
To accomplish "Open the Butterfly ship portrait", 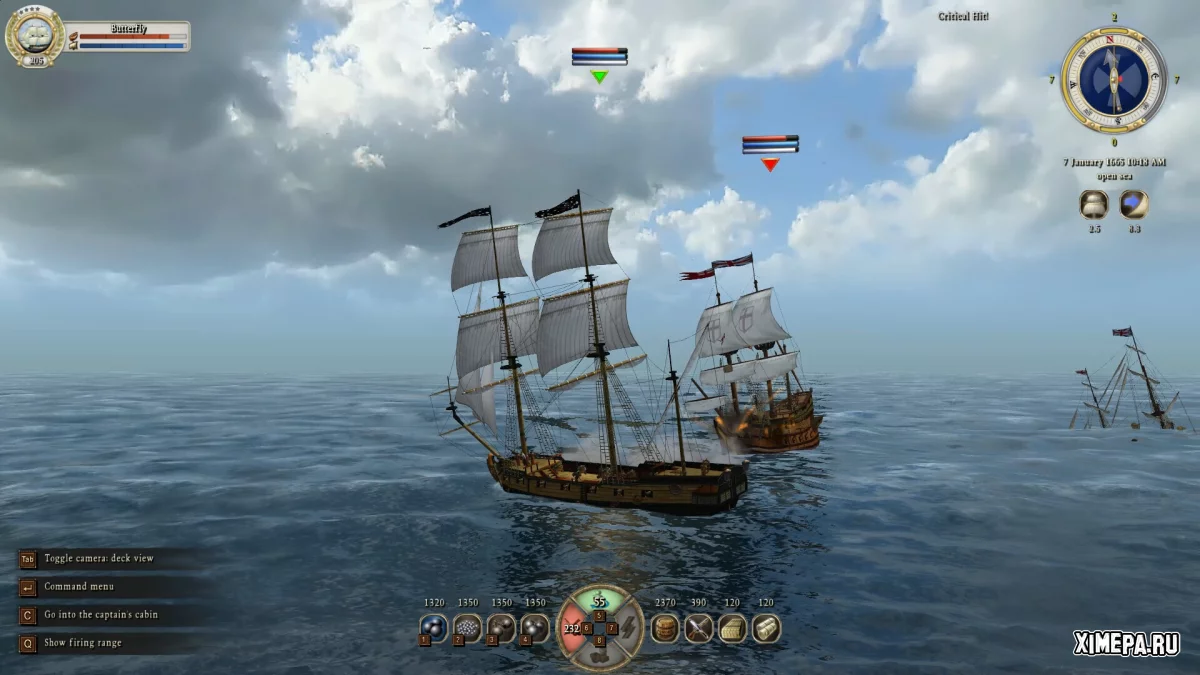I will [x=34, y=34].
